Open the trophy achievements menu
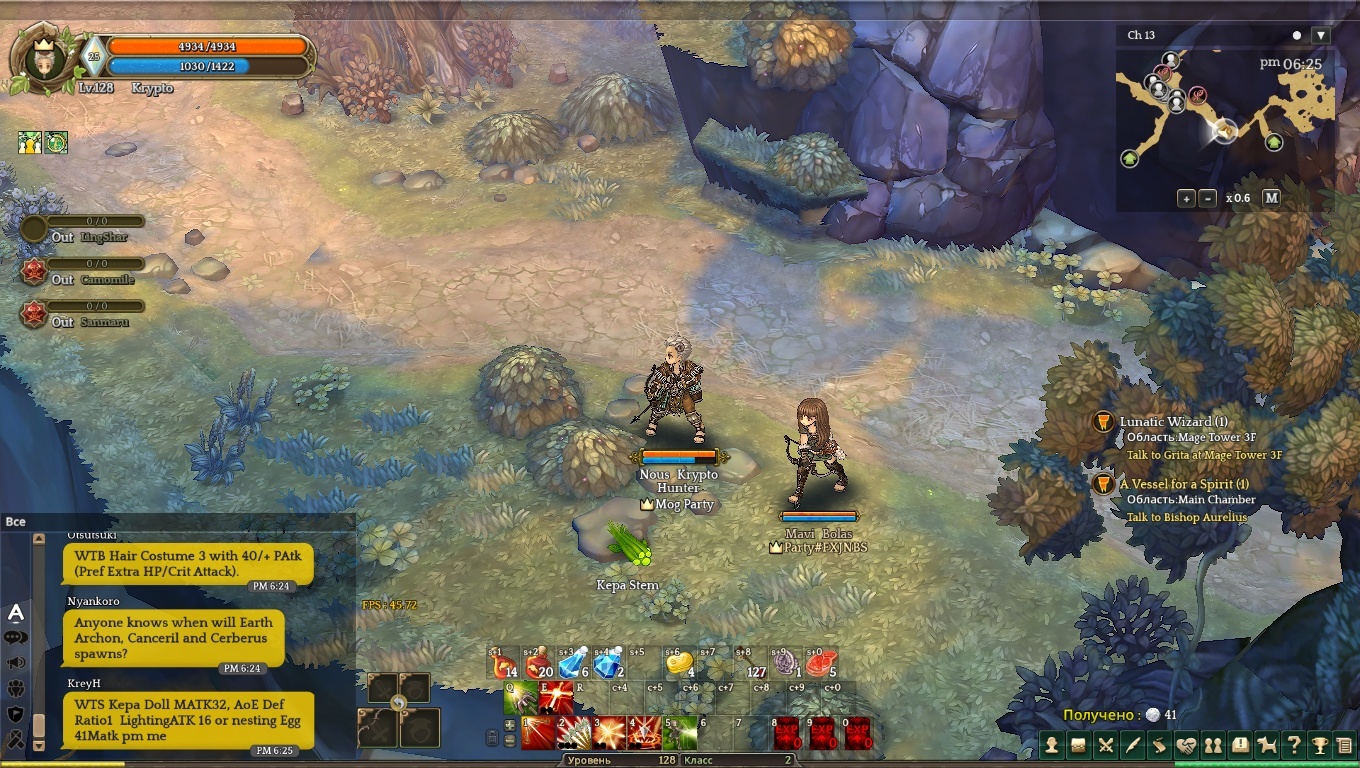Screen dimensions: 1360x768 (x=1320, y=745)
